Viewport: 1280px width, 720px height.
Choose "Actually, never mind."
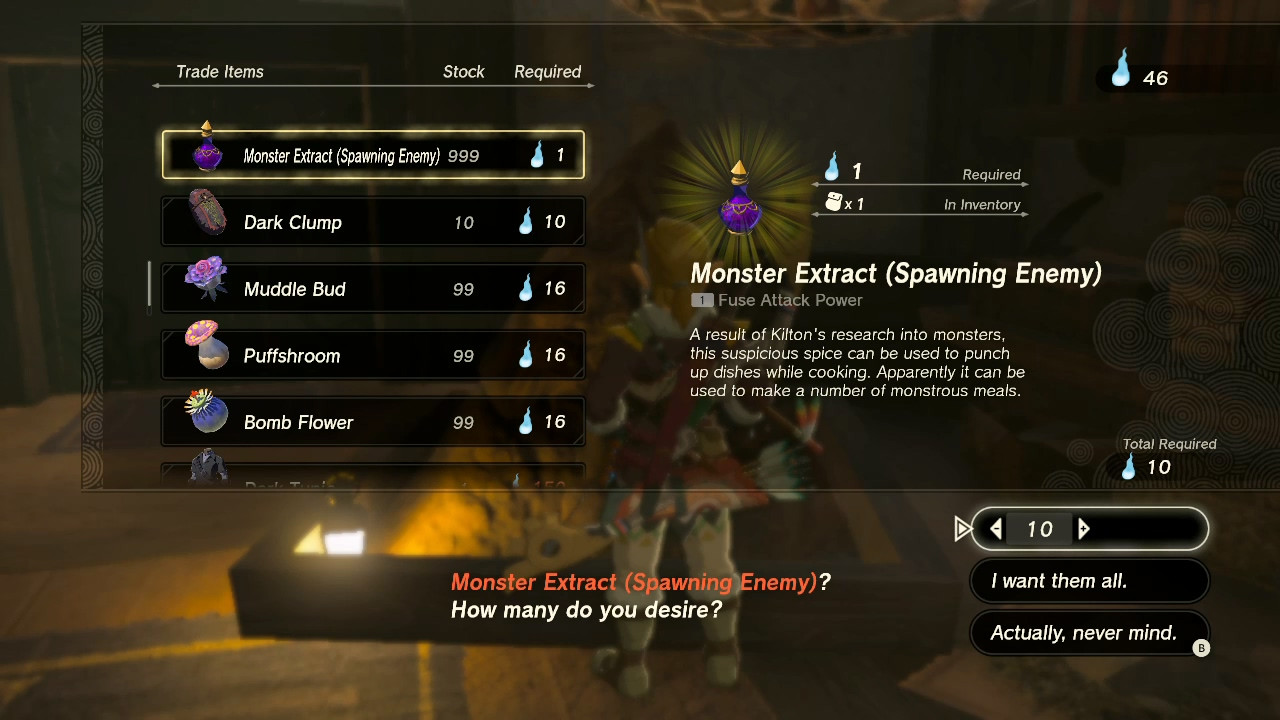tap(1089, 632)
